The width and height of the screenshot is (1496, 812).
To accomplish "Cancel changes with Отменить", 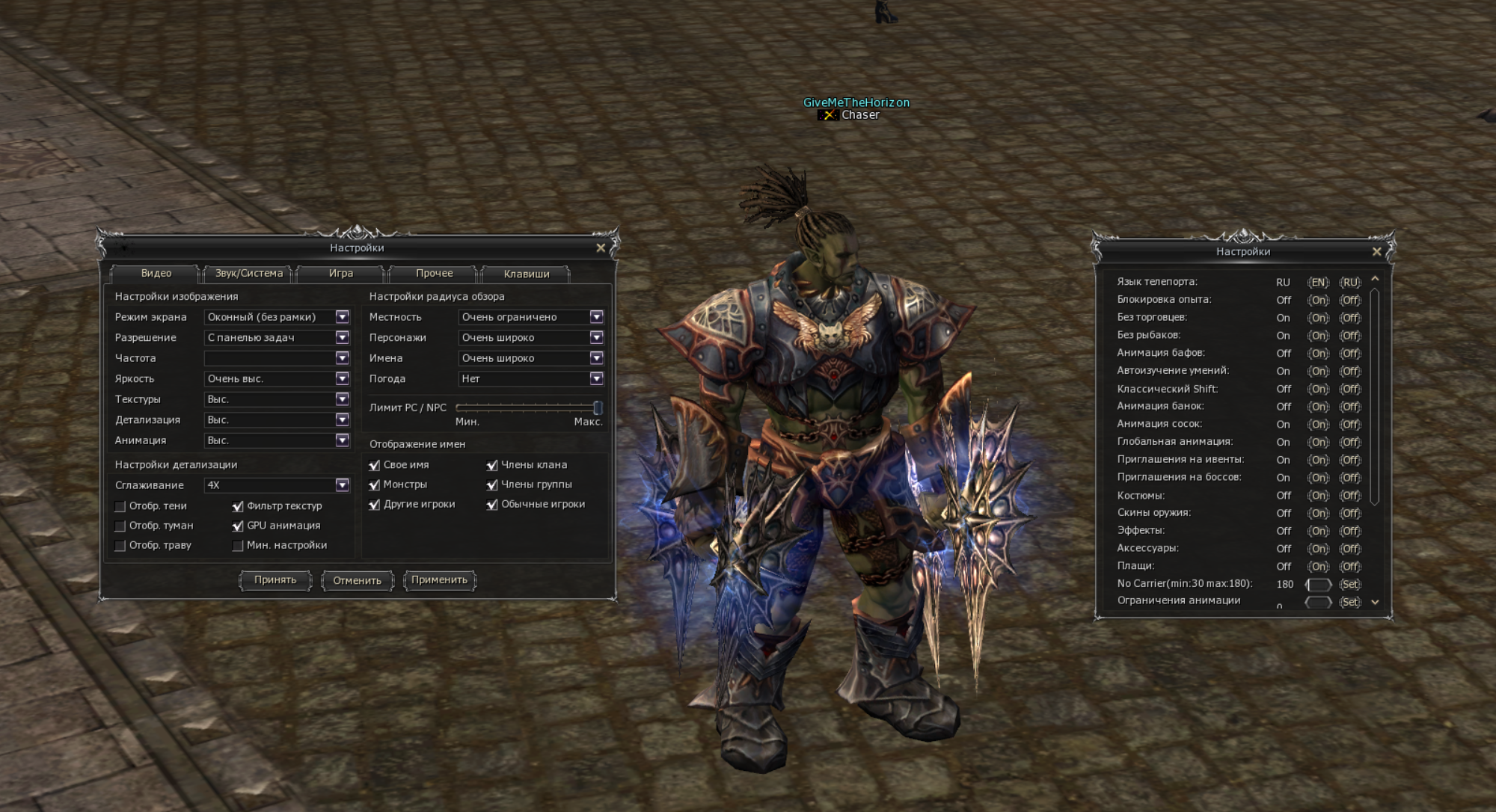I will [358, 581].
